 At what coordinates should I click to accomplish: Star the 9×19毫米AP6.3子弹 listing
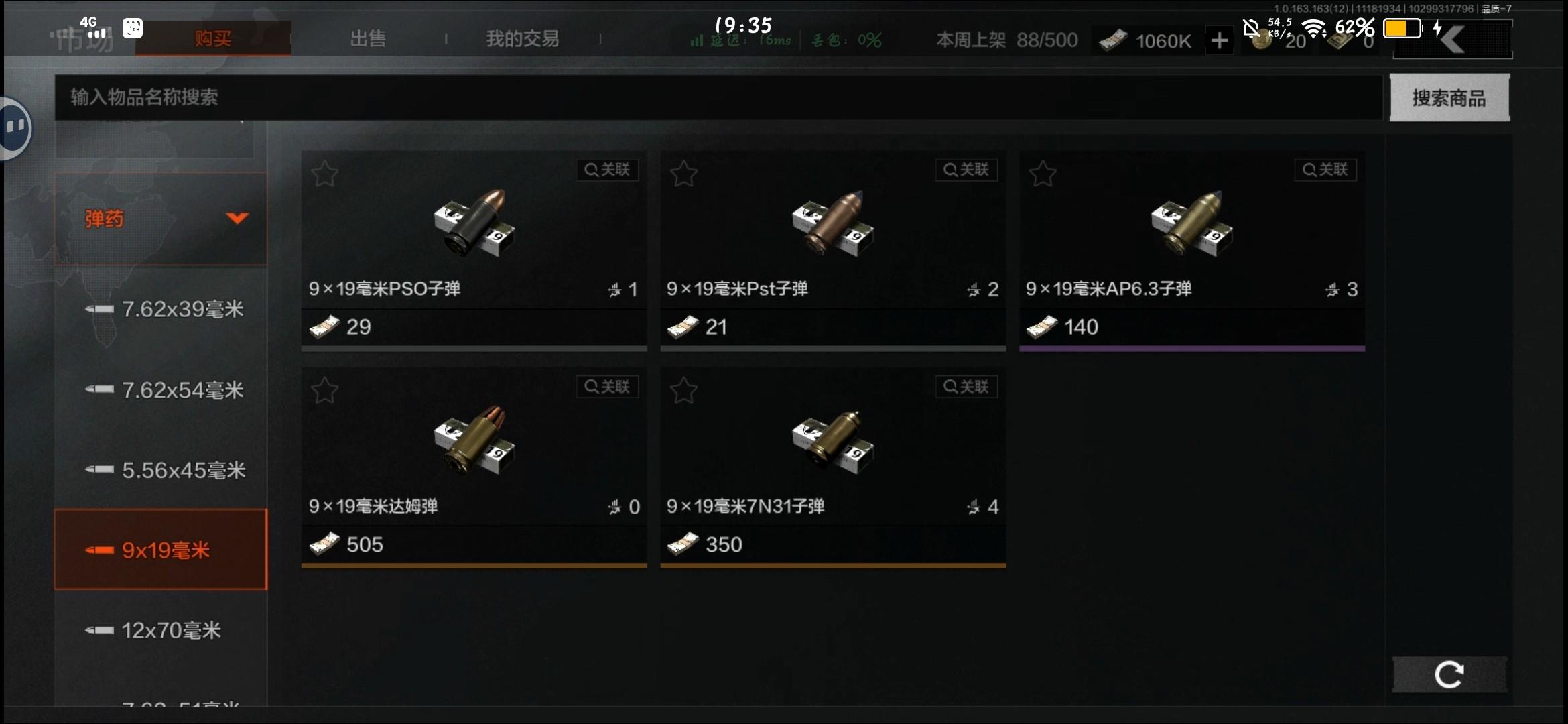point(1043,173)
